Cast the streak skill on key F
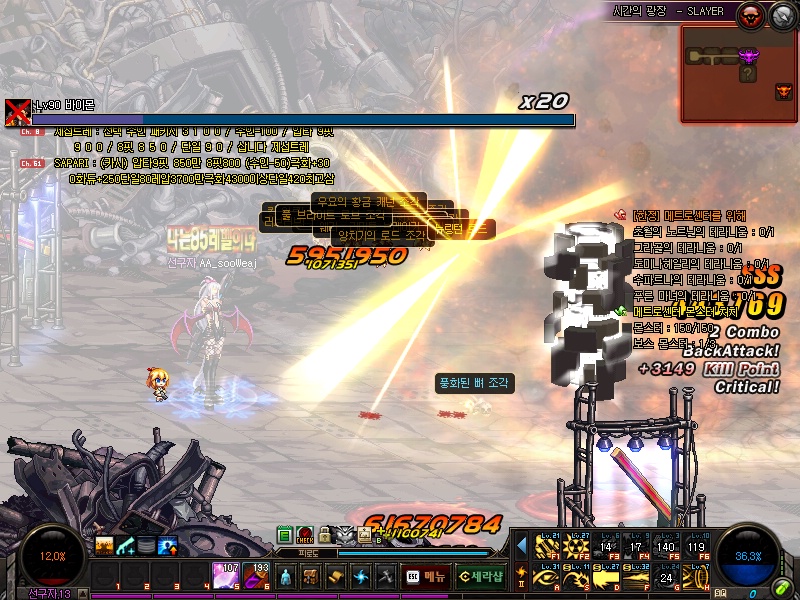The image size is (800, 600). pos(636,577)
